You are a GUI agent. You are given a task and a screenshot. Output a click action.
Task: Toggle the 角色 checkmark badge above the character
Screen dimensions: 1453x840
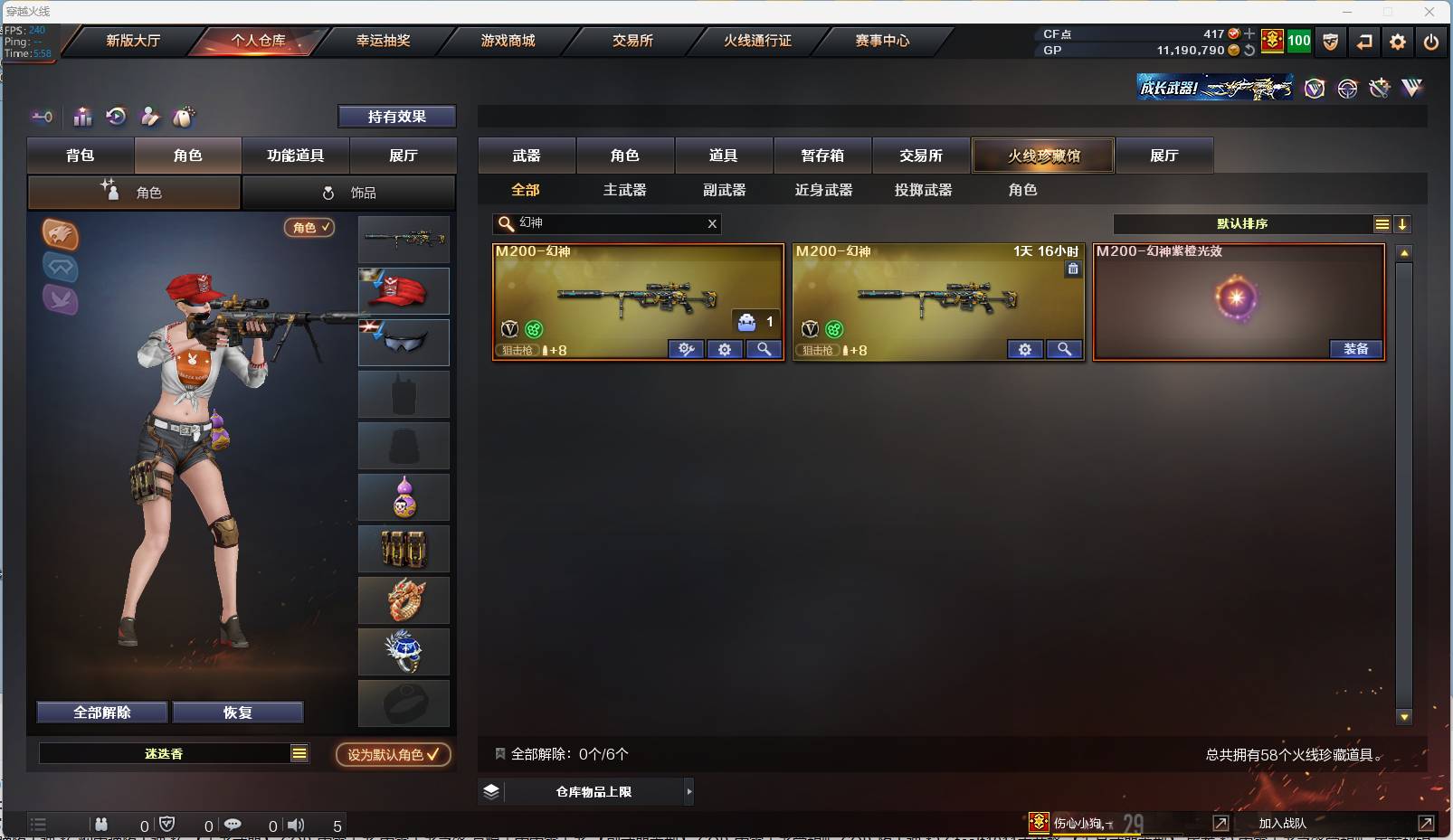309,228
